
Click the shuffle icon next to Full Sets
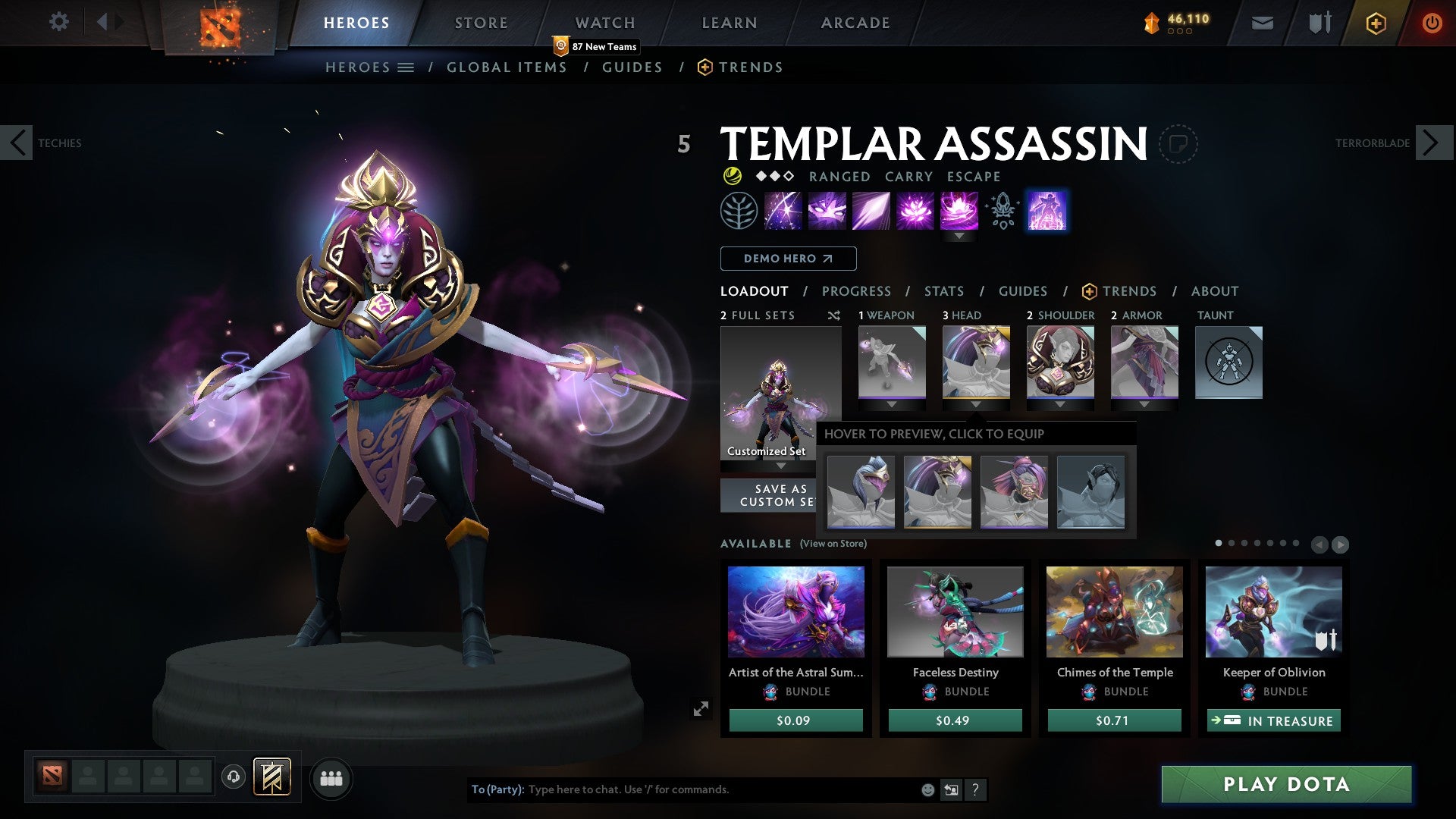tap(834, 315)
